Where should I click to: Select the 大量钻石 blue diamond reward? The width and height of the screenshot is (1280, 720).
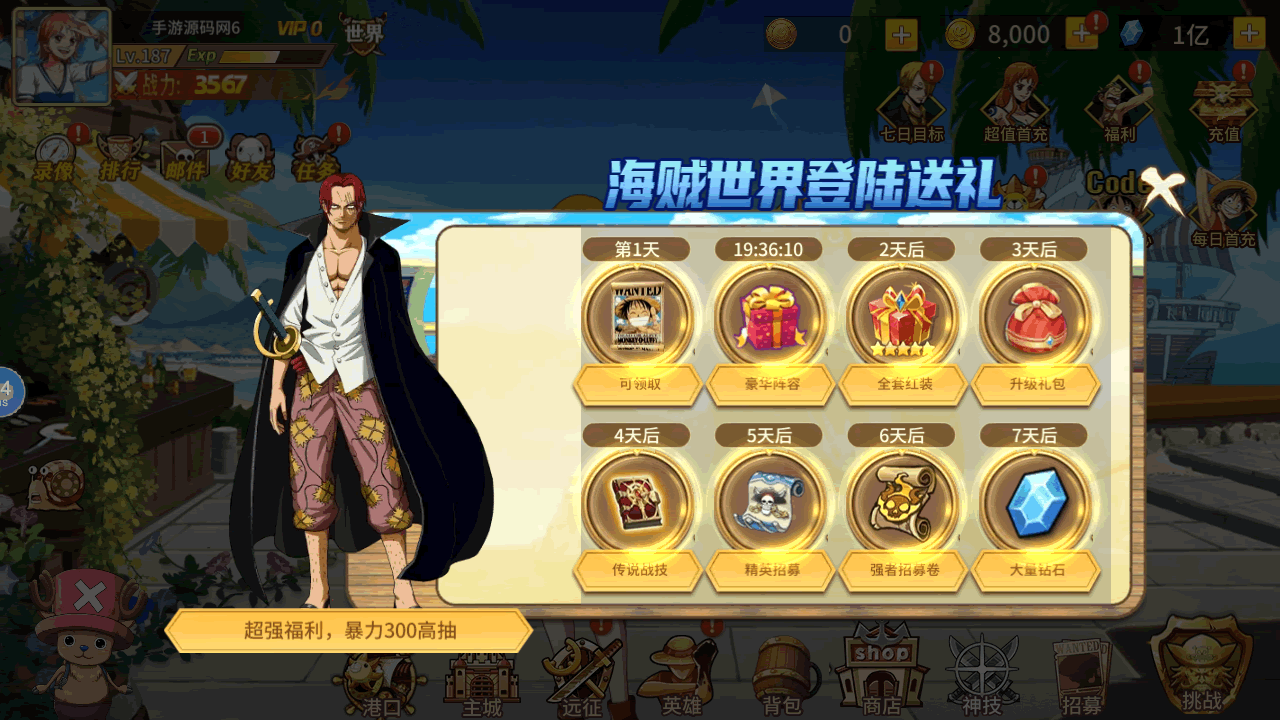1034,502
